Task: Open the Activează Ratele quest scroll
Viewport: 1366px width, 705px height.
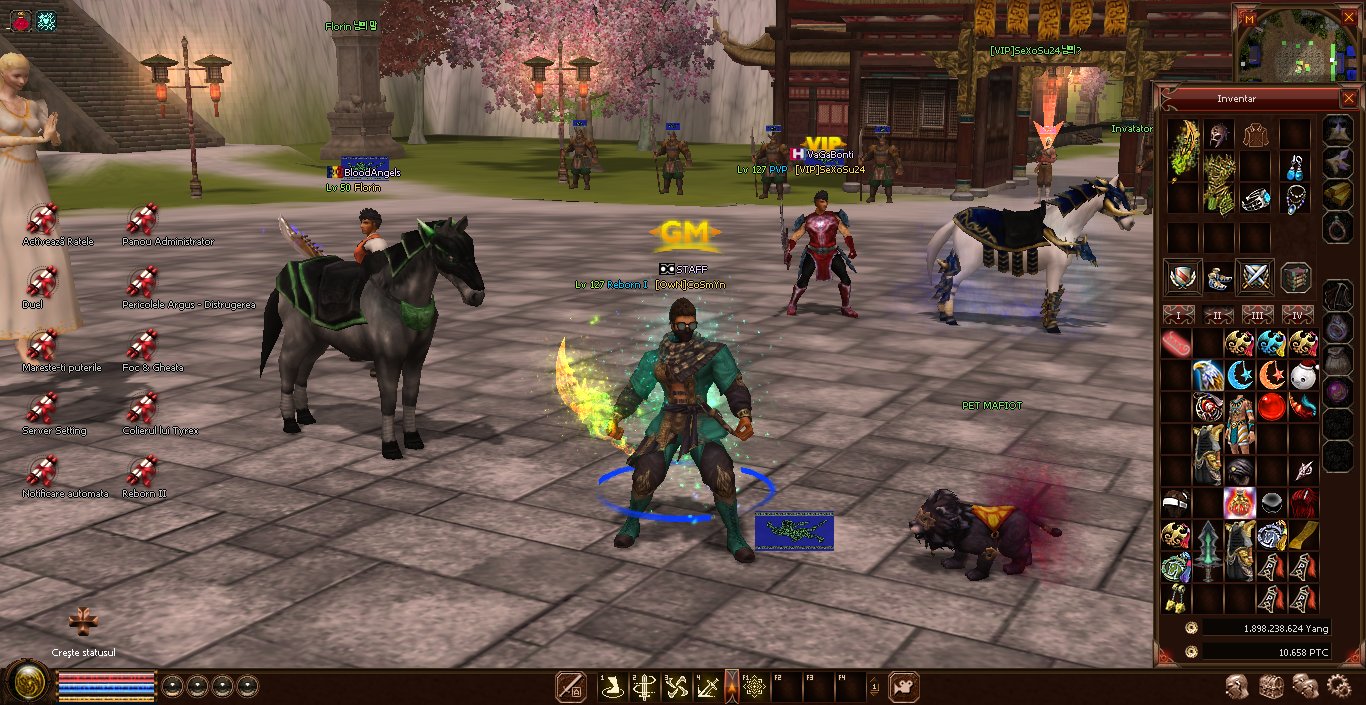Action: (42, 219)
